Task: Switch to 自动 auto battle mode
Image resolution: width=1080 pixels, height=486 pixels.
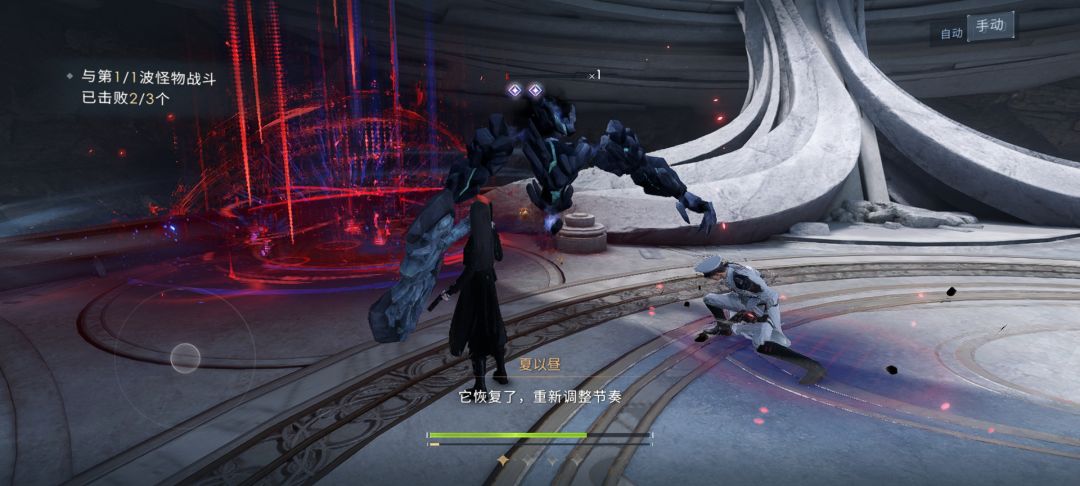Action: tap(951, 33)
